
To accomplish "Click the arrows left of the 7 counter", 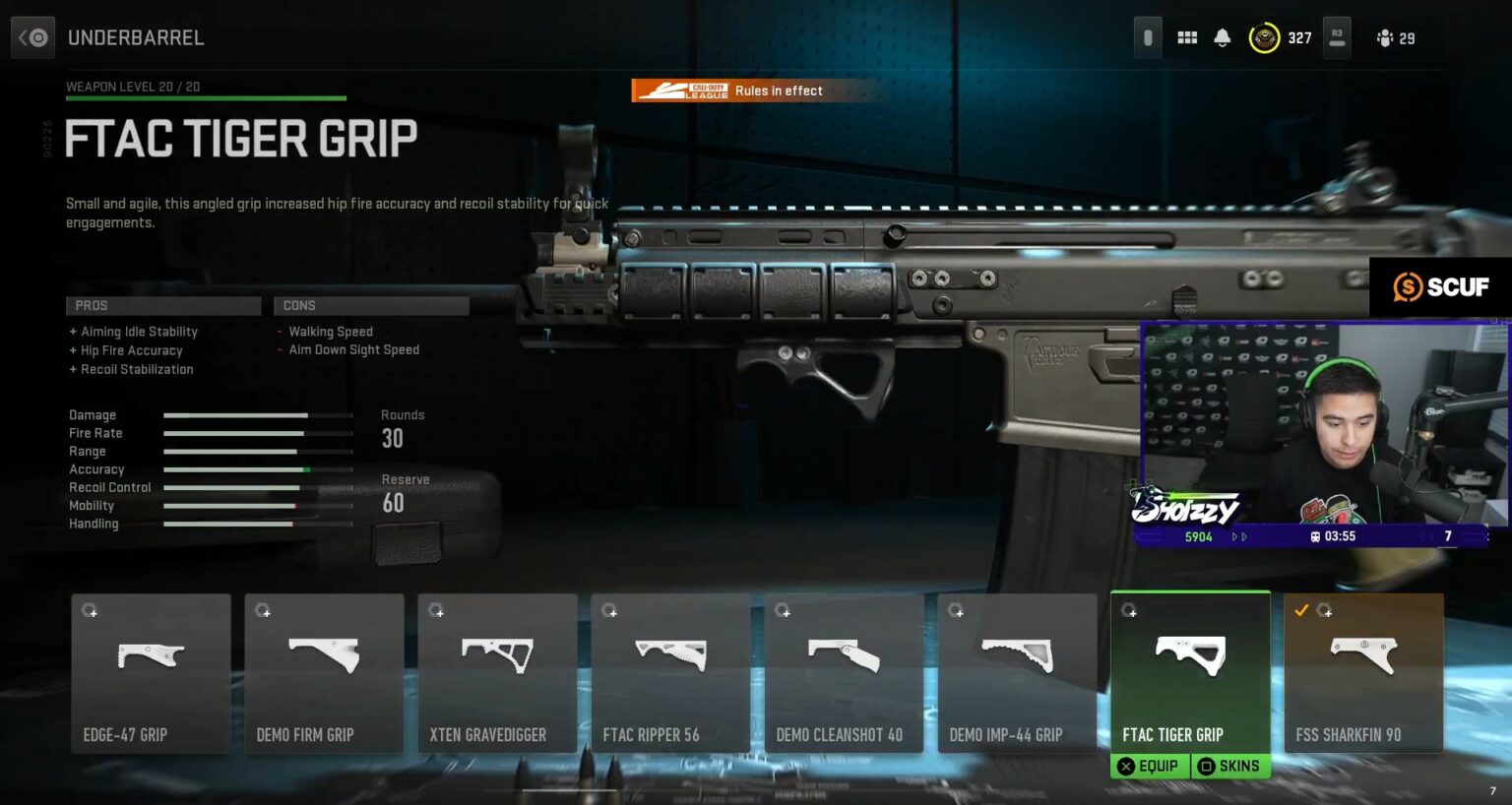I will (x=1426, y=537).
